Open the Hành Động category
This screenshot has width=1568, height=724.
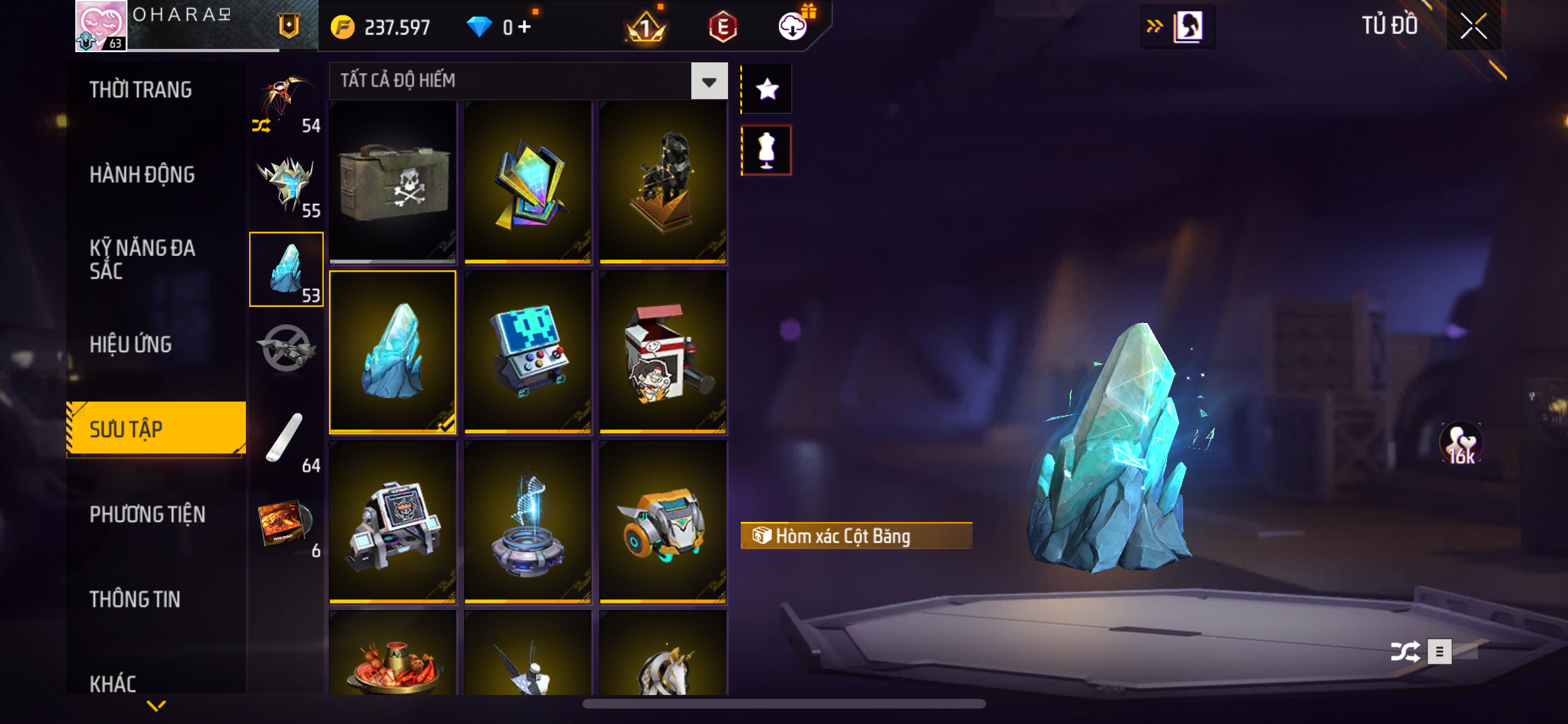tap(142, 174)
